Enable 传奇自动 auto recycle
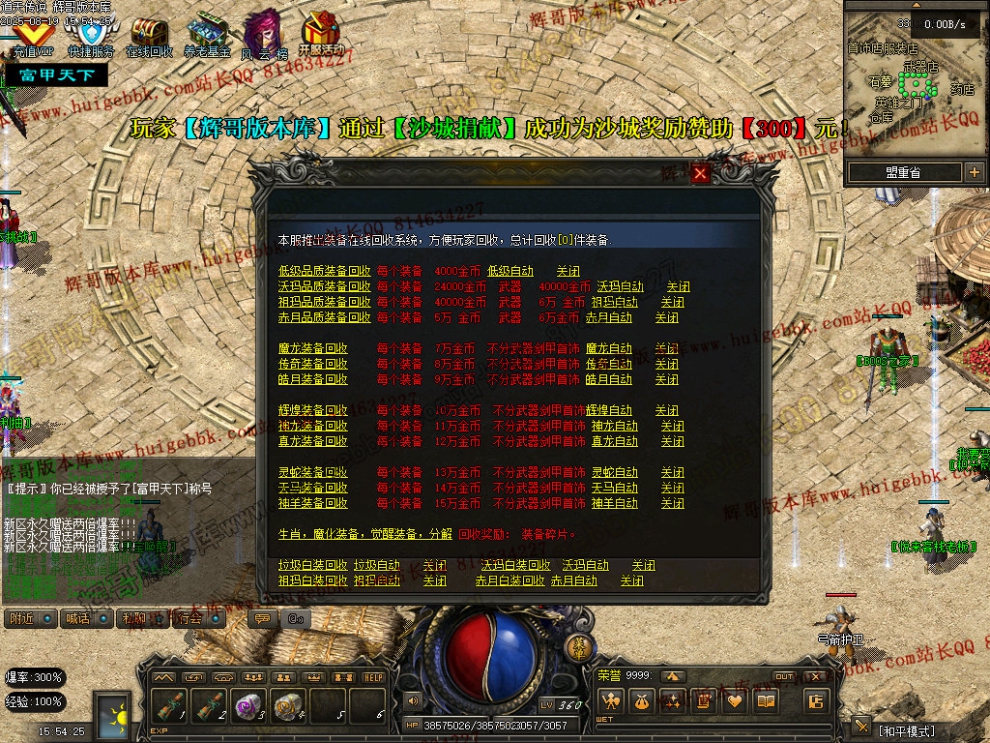990x743 pixels. pyautogui.click(x=609, y=364)
